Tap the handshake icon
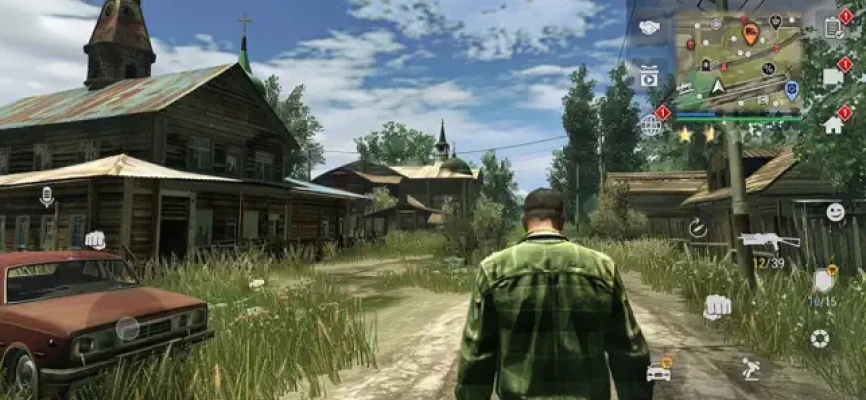The image size is (866, 400). tap(649, 27)
